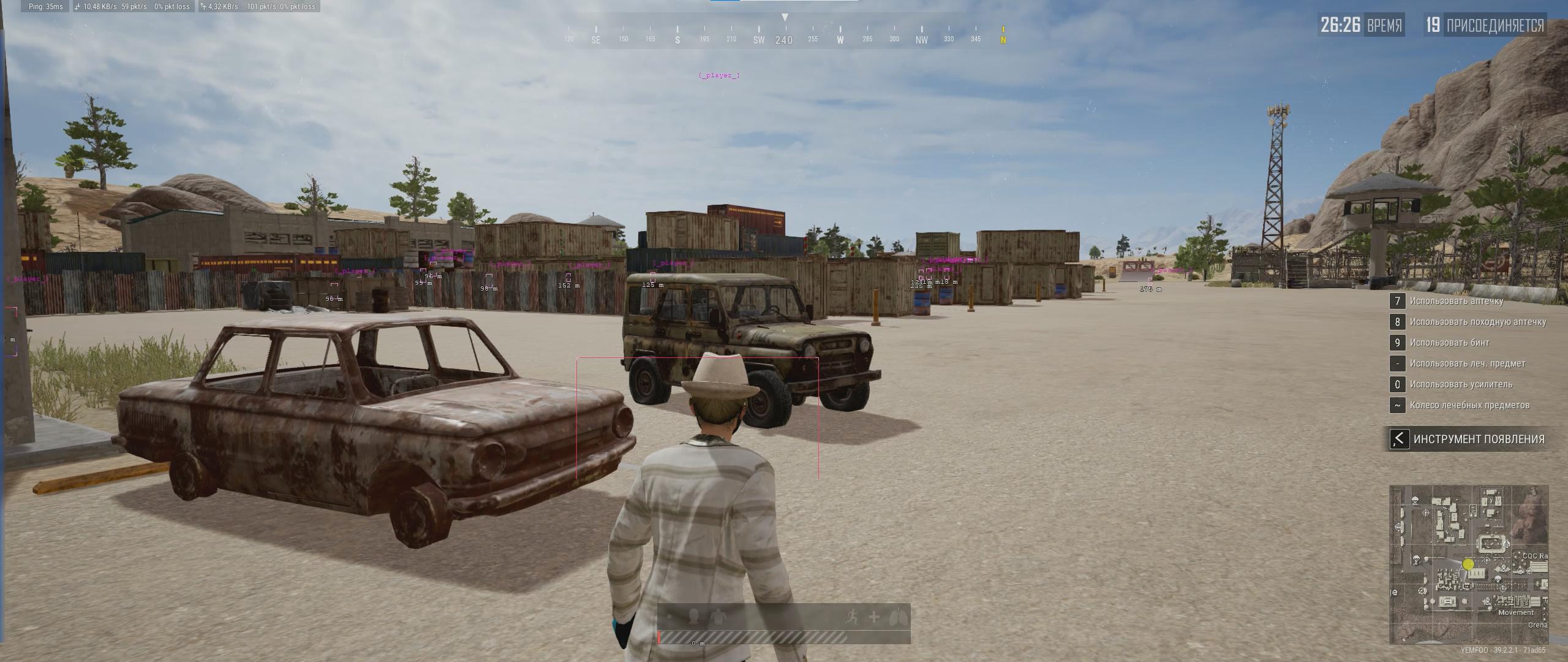
Task: Click the upload speed arrow in the network overlay
Action: click(202, 7)
